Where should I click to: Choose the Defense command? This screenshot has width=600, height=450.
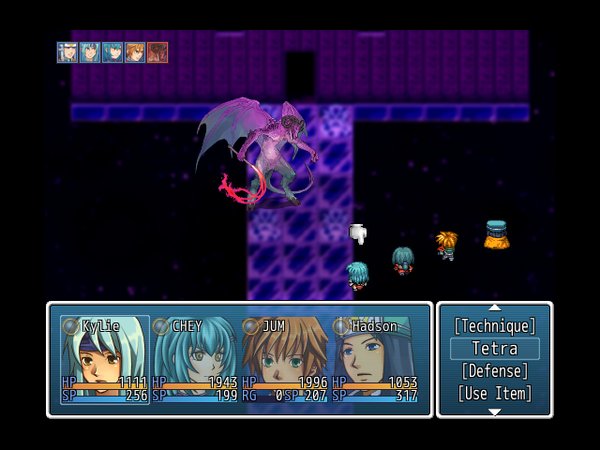pyautogui.click(x=494, y=371)
